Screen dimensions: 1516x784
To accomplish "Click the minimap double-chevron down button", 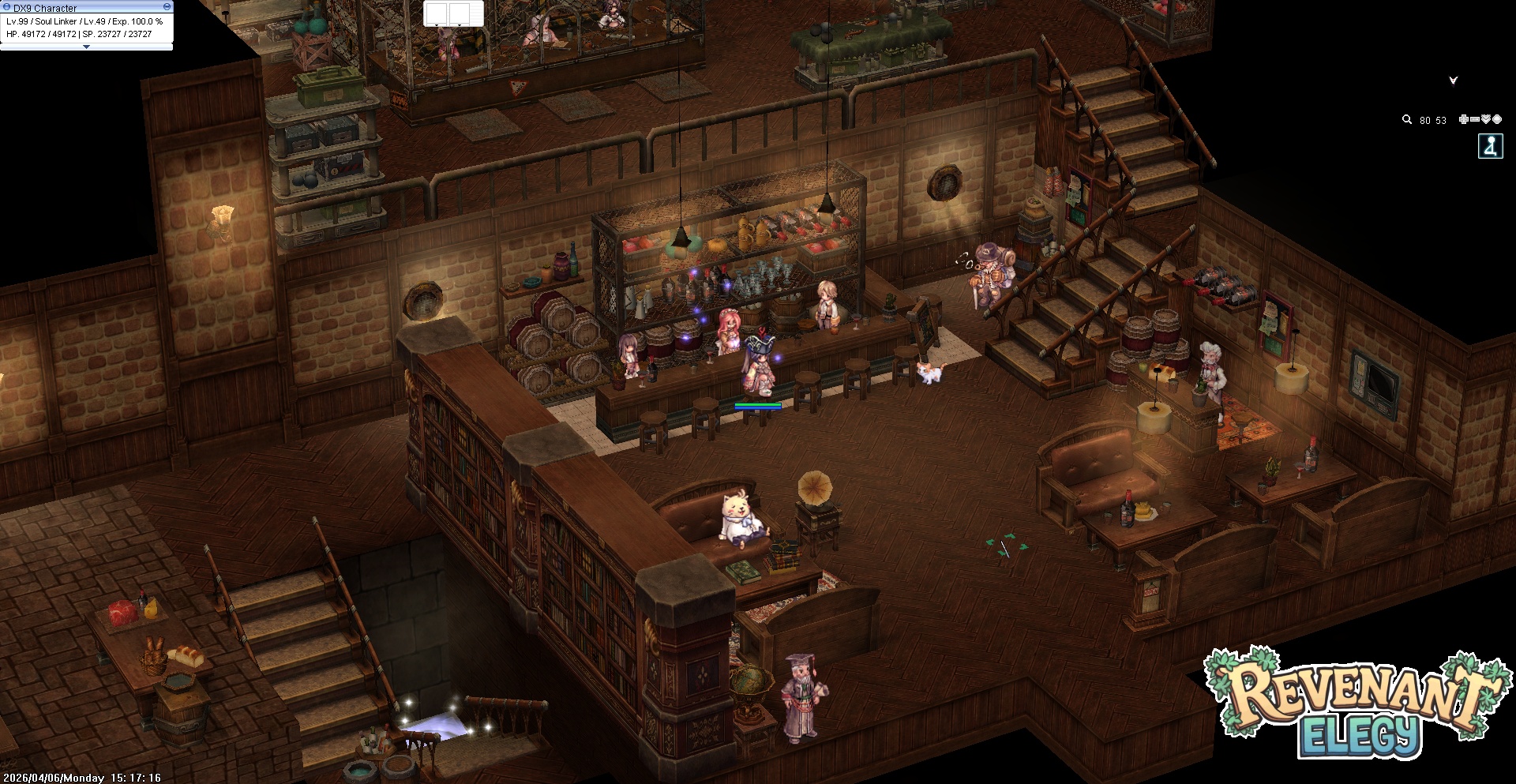I will coord(1485,120).
